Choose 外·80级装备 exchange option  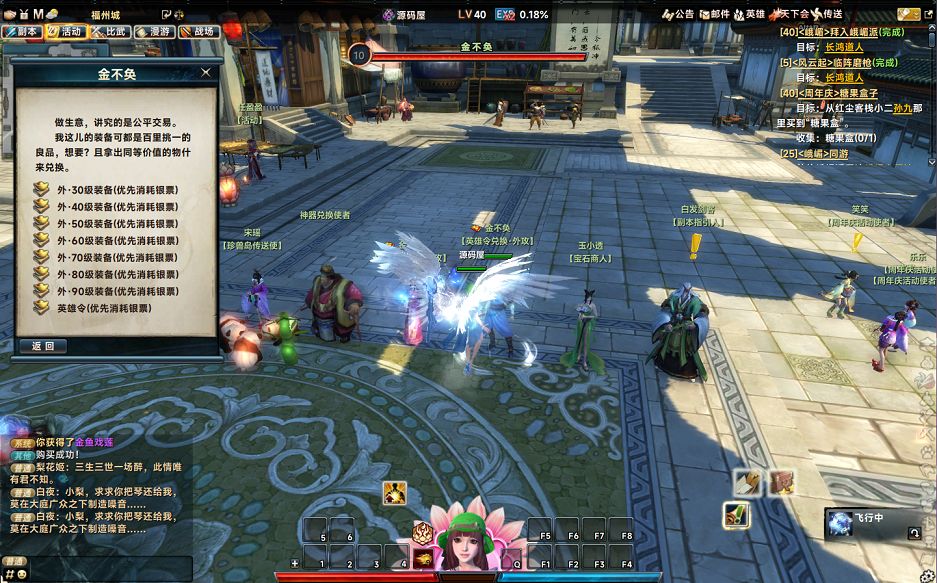tap(118, 274)
